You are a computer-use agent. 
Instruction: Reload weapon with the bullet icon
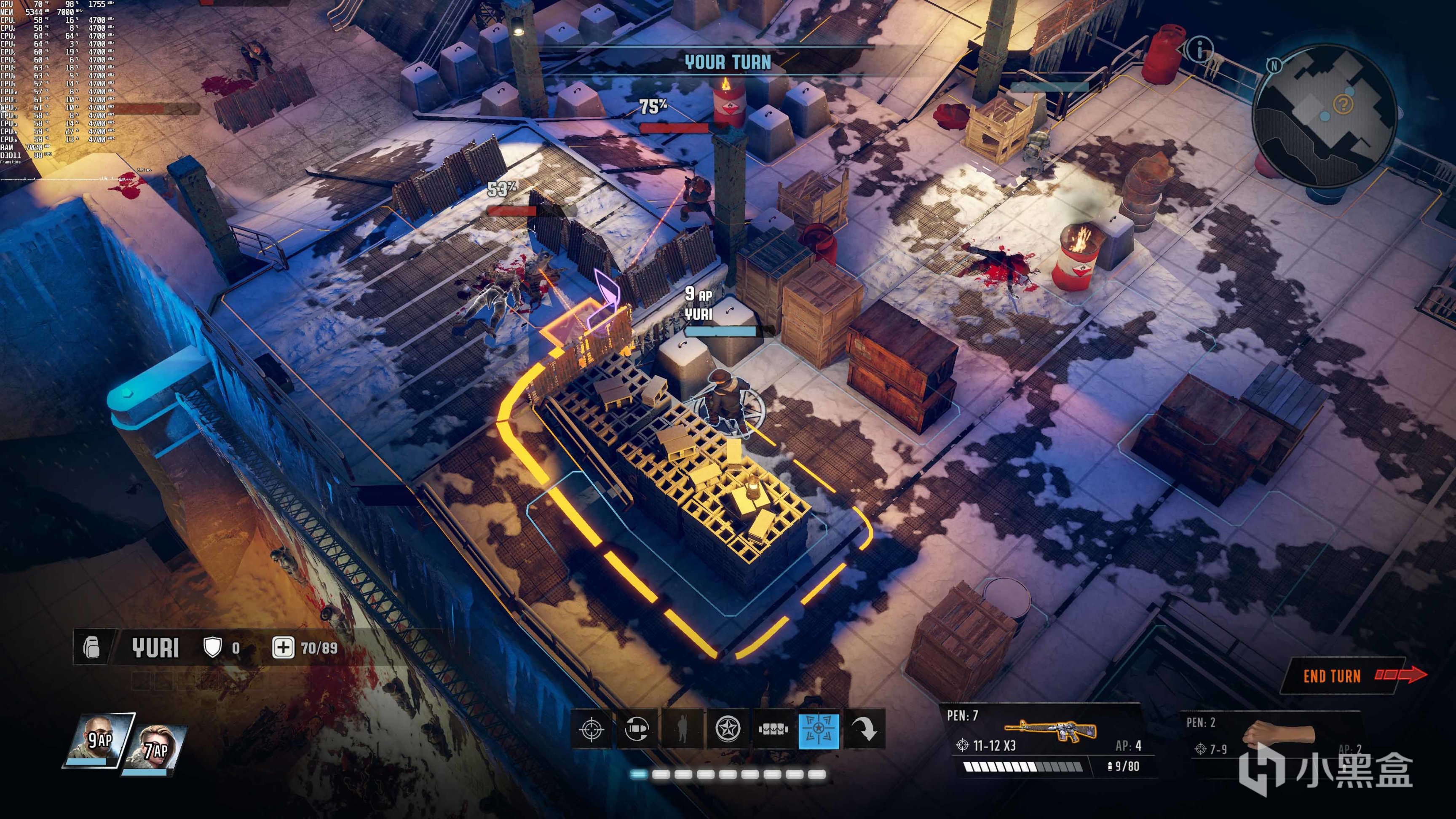click(x=637, y=729)
